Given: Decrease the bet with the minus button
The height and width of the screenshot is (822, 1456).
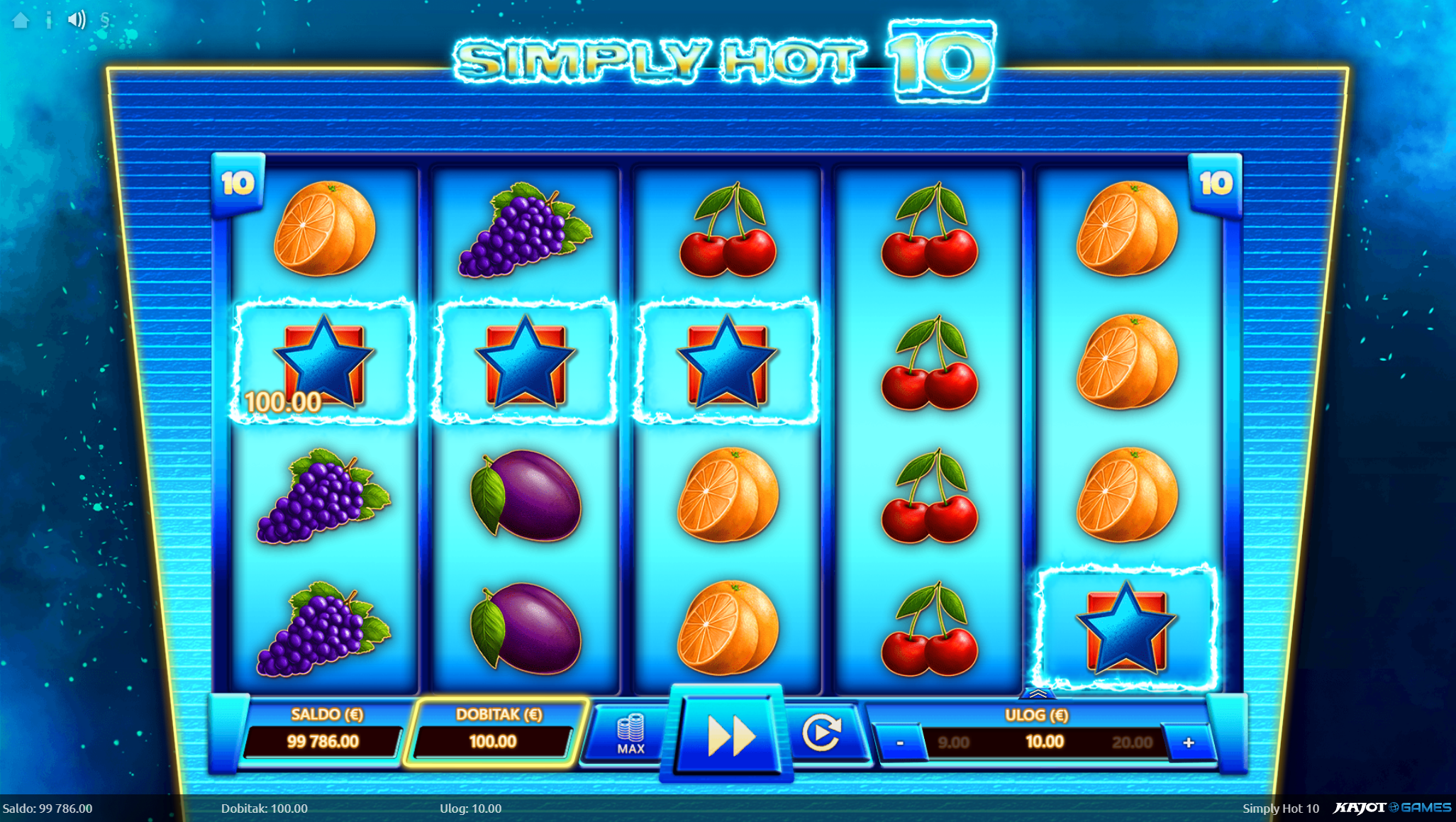Looking at the screenshot, I should tap(900, 743).
